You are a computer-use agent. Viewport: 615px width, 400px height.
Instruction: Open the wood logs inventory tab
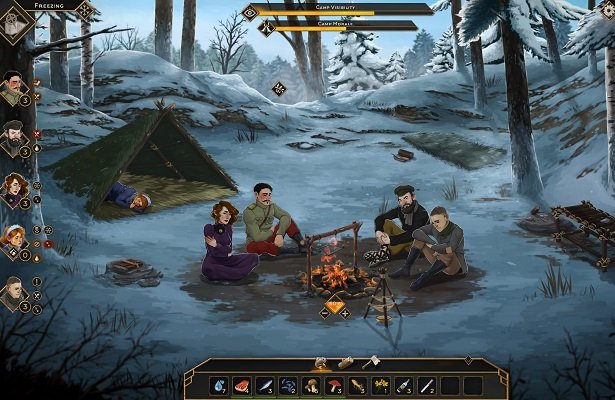click(x=346, y=362)
